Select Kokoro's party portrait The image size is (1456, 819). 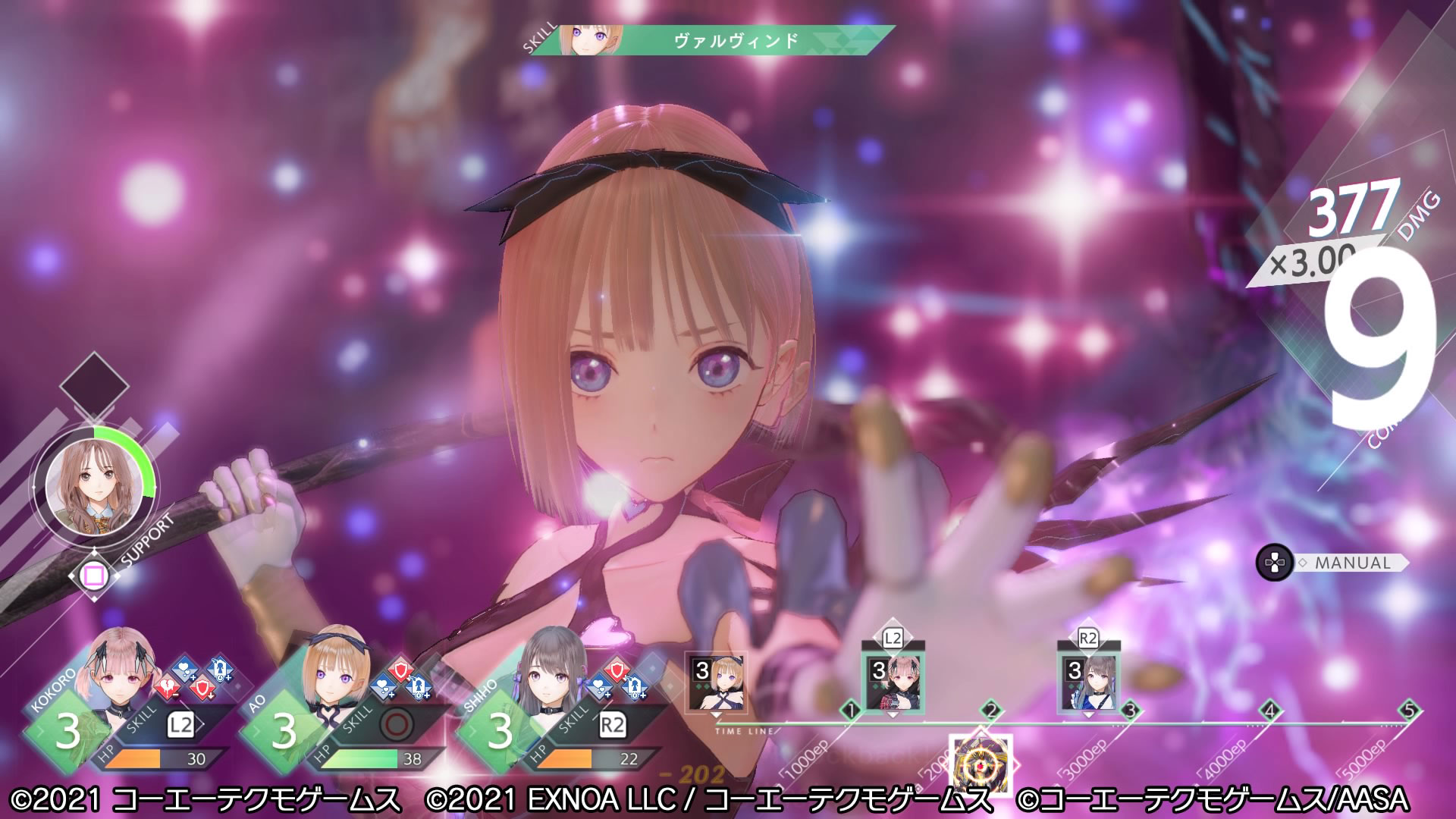pos(121,669)
